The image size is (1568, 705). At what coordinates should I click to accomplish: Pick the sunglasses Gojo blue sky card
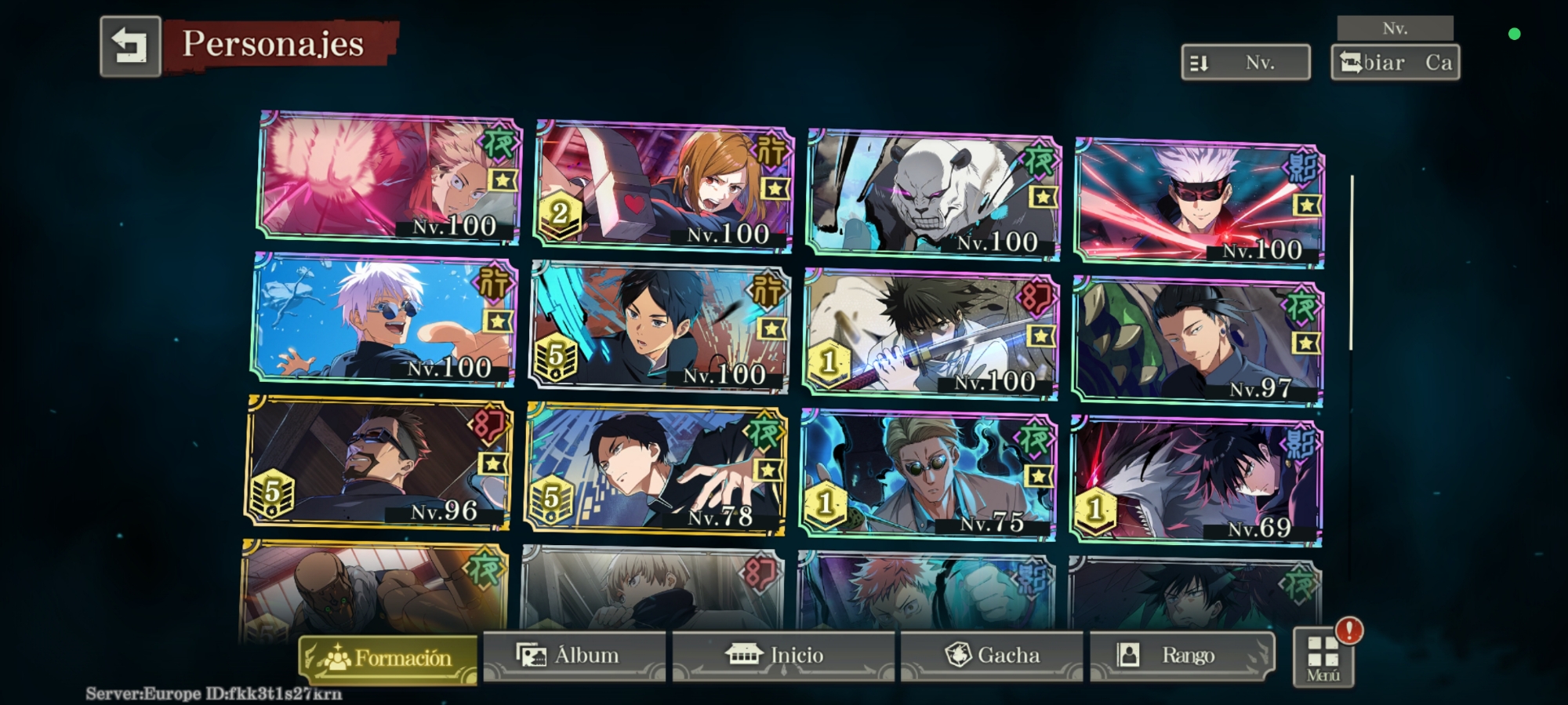point(384,320)
